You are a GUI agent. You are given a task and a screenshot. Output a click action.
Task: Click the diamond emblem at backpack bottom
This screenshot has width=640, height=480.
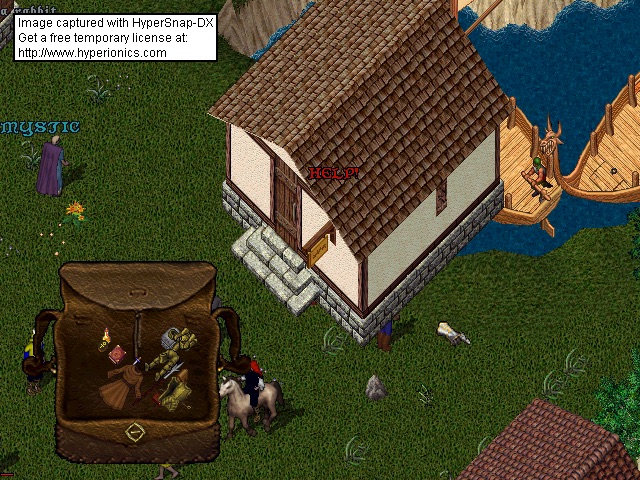135,432
